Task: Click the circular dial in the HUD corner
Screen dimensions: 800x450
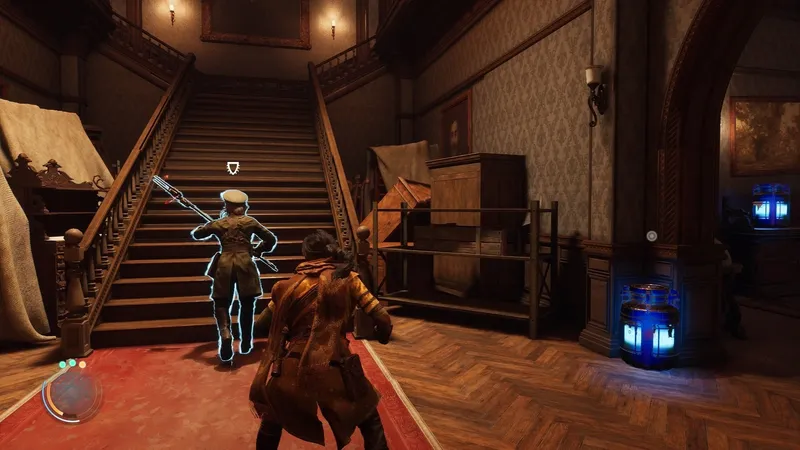Action: [x=72, y=393]
